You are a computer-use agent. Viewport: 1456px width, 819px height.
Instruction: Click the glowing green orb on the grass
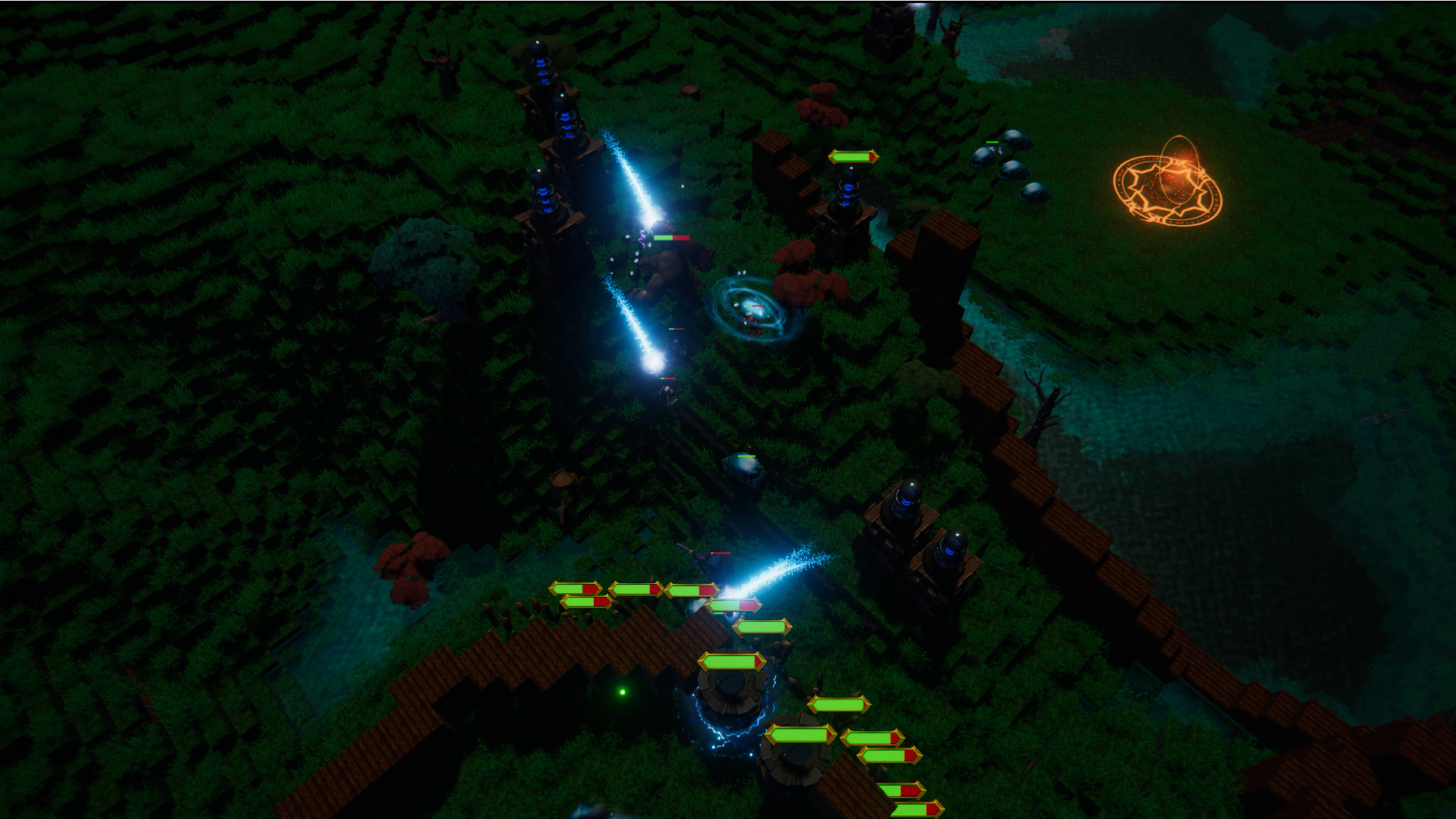(x=623, y=690)
